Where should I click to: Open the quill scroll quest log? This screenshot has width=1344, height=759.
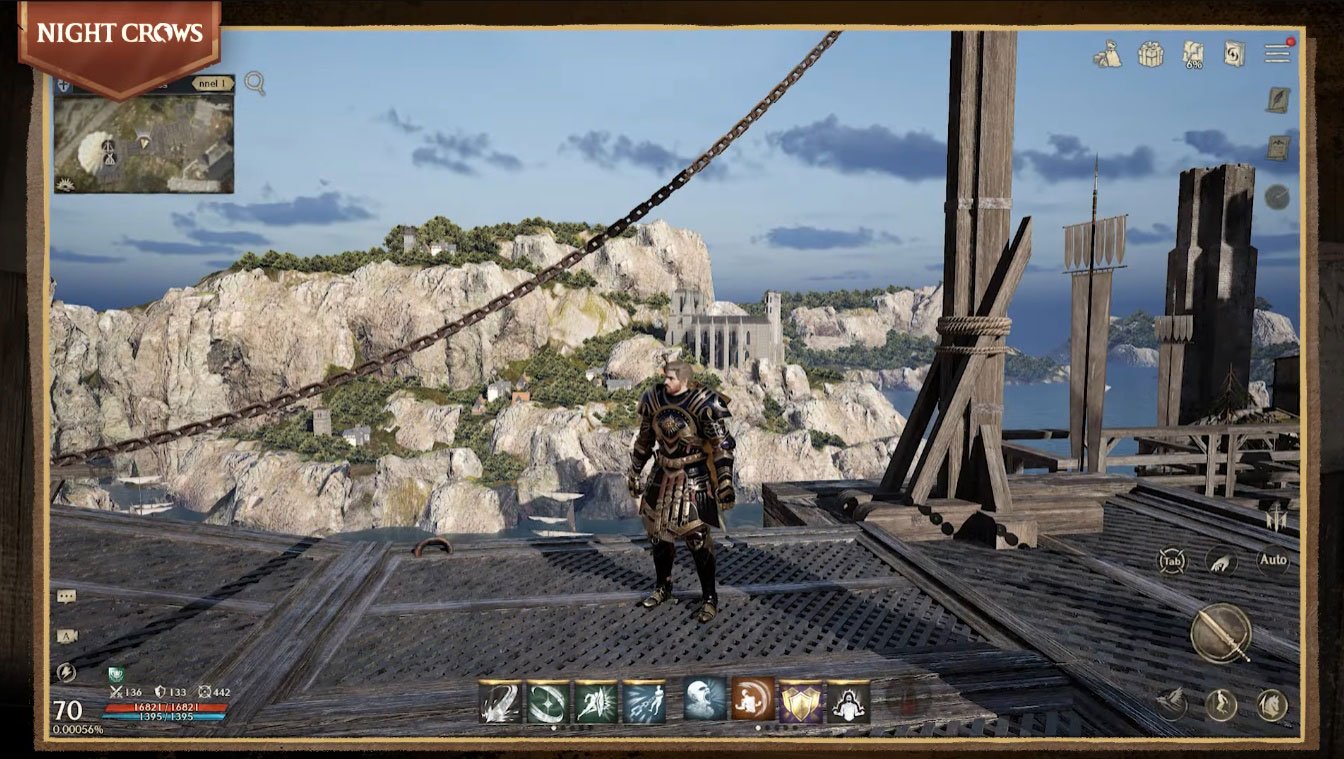click(1277, 100)
